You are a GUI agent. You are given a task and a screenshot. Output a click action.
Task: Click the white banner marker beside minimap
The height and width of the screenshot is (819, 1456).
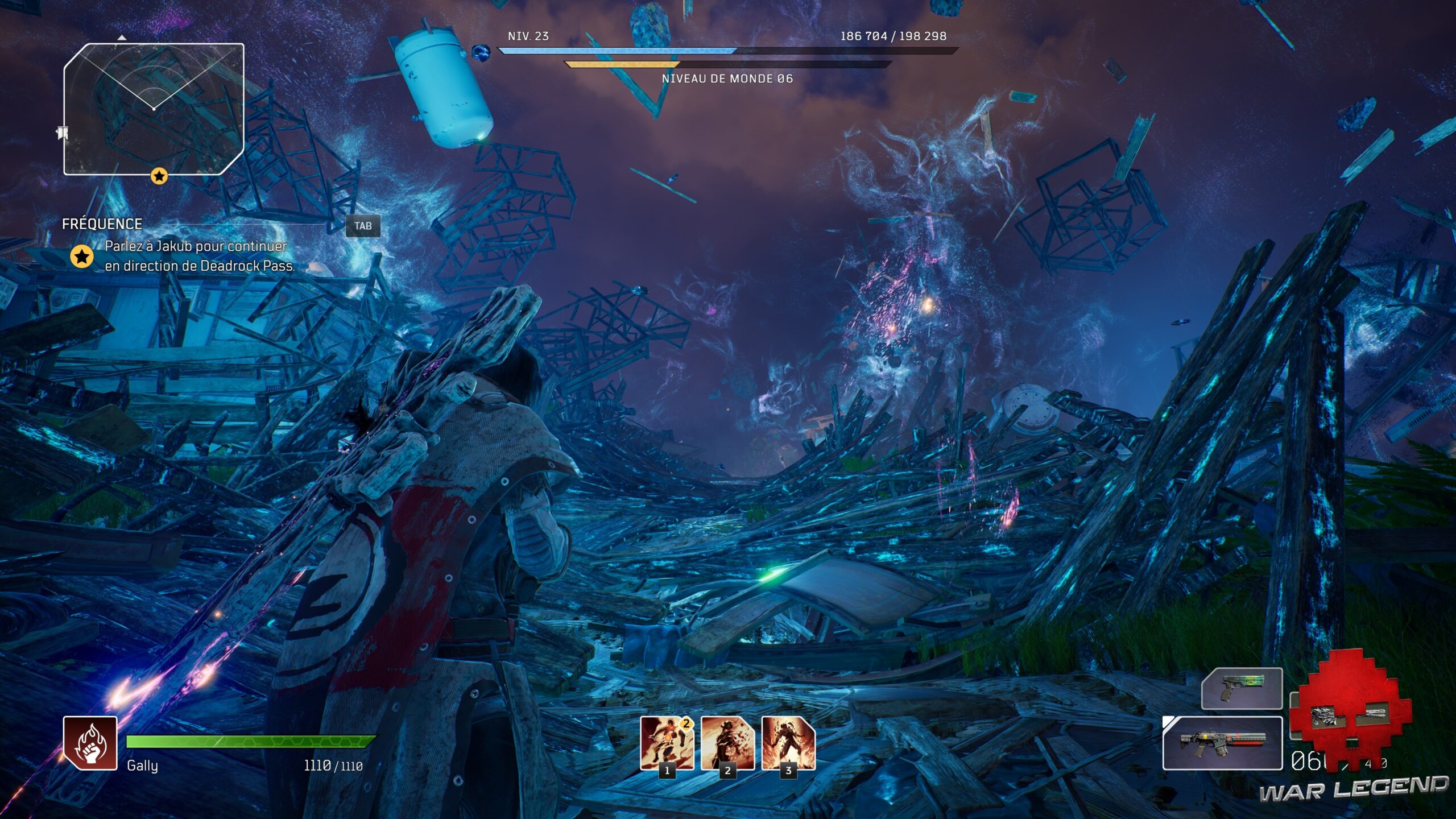point(62,133)
